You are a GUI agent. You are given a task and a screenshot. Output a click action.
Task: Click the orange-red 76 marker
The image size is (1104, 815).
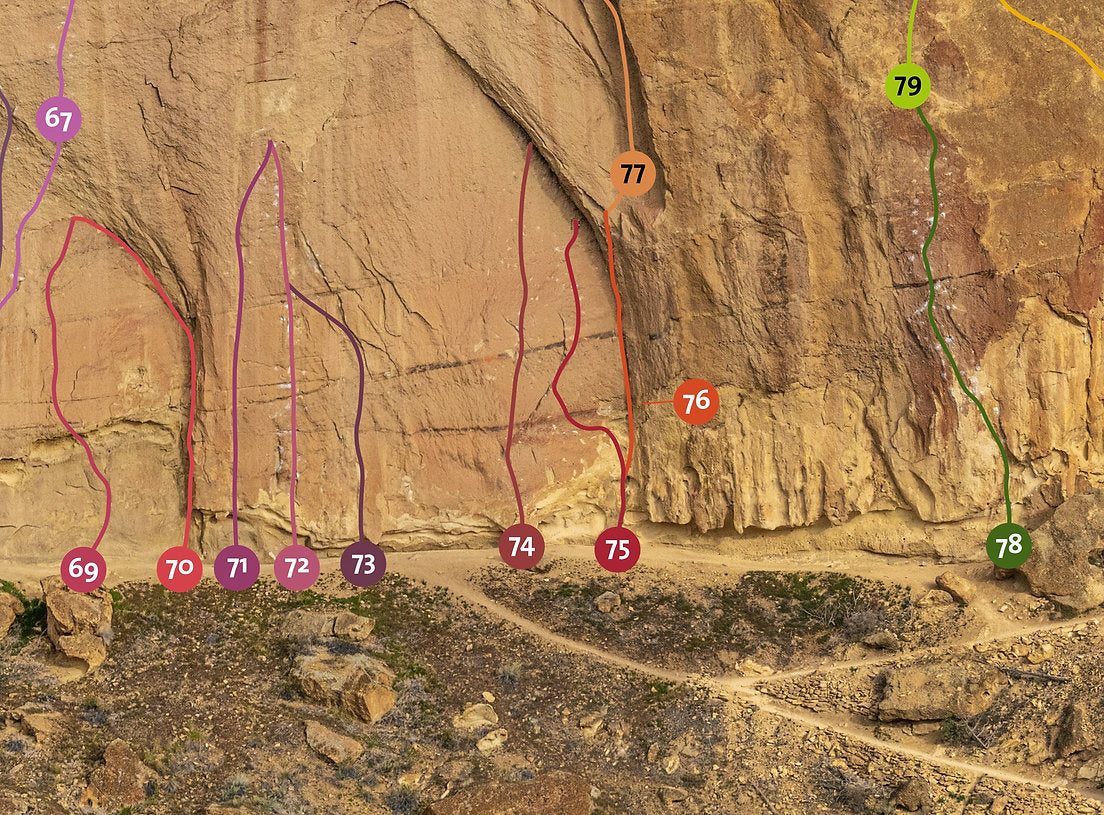696,401
